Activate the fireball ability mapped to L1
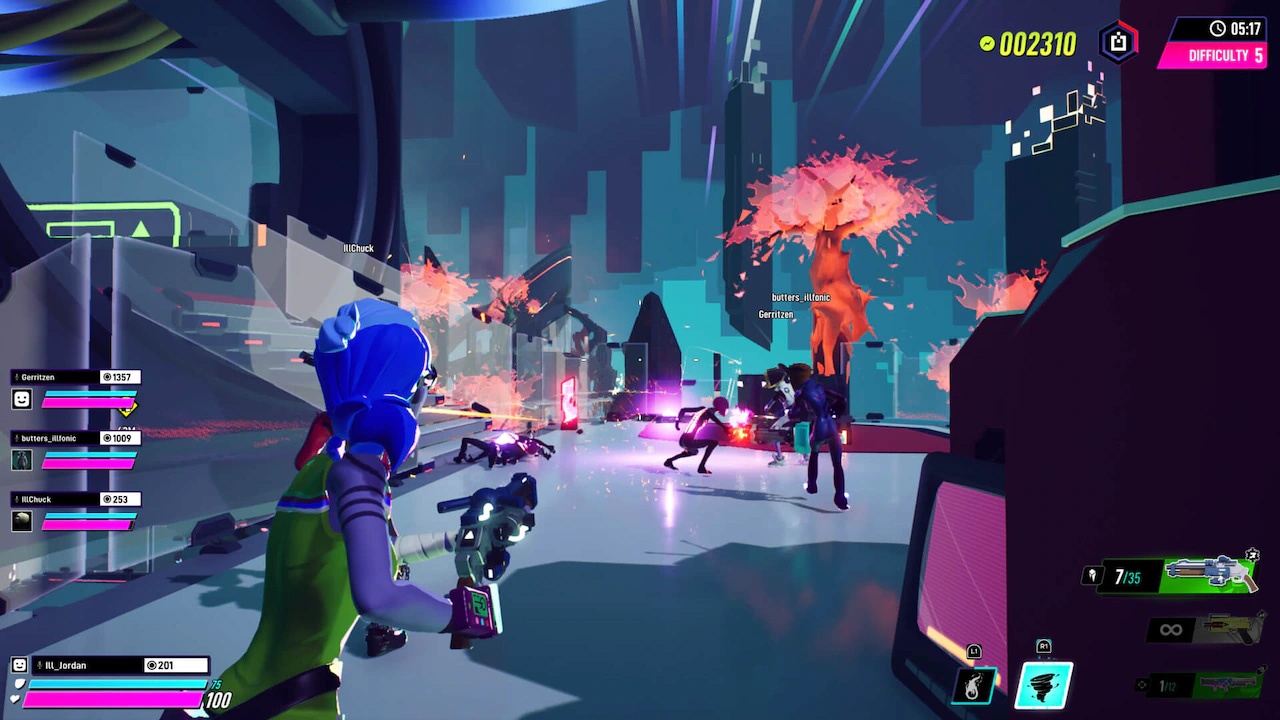The height and width of the screenshot is (720, 1280). click(973, 684)
